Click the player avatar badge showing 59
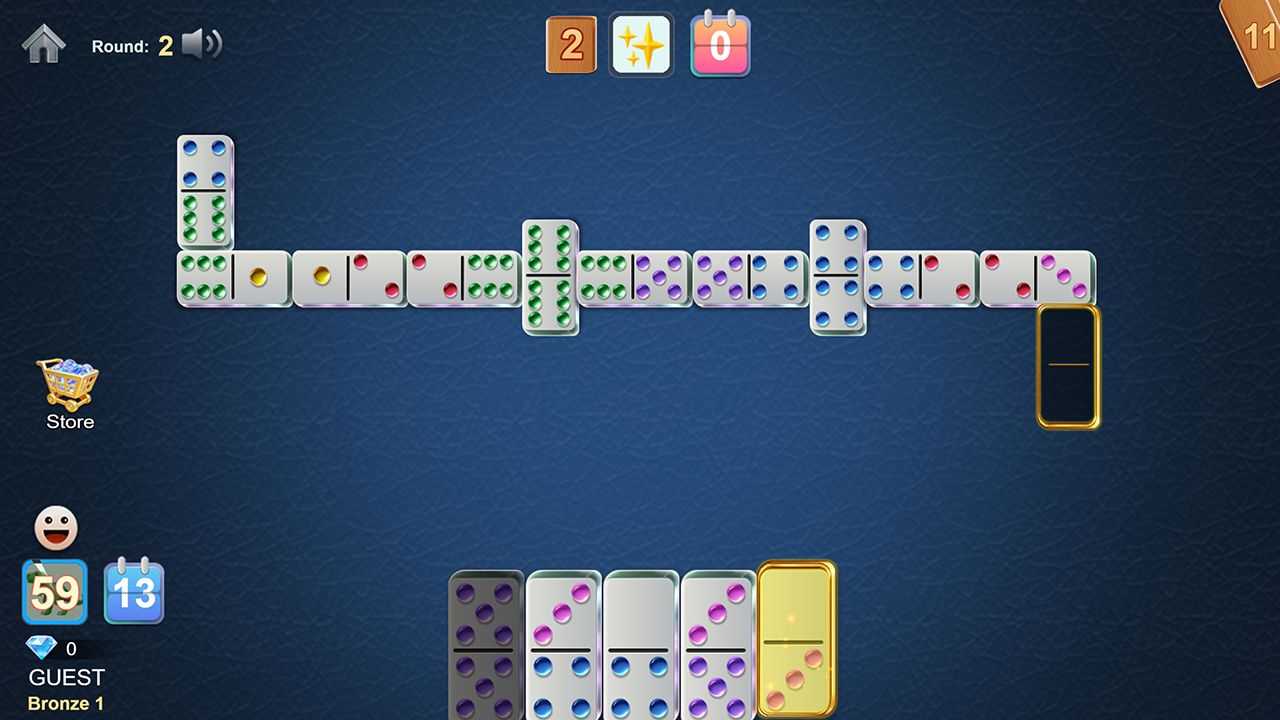The height and width of the screenshot is (720, 1280). point(55,592)
